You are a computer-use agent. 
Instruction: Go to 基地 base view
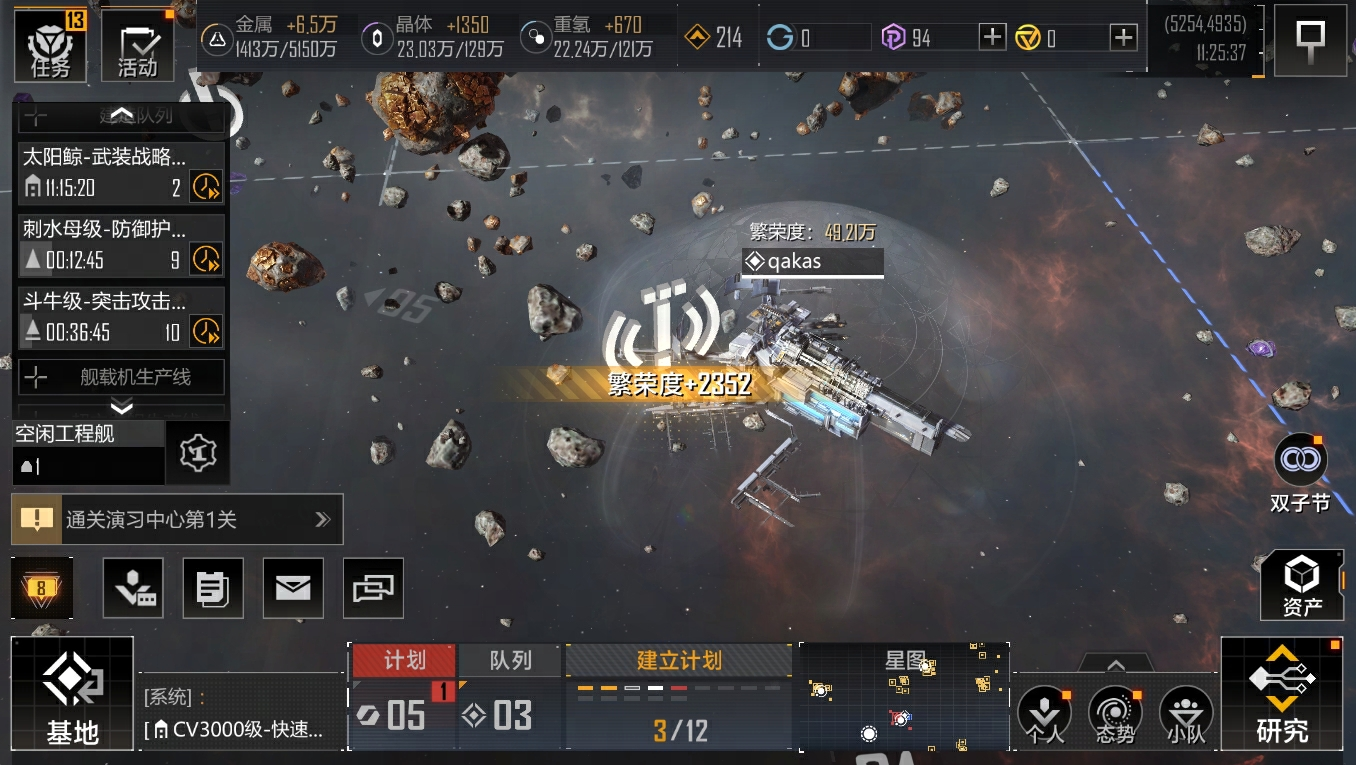[x=72, y=694]
